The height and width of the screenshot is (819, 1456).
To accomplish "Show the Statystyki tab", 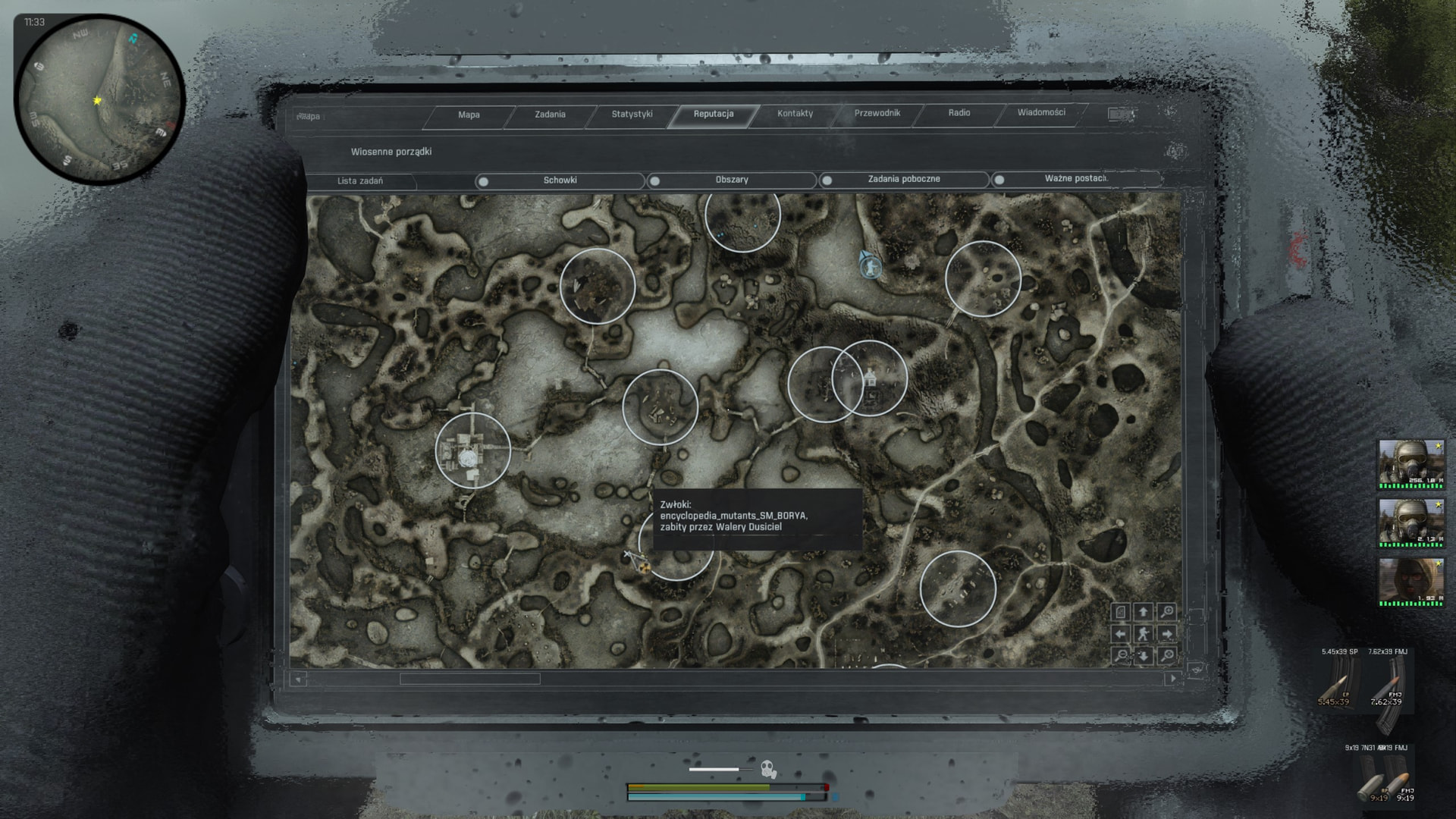I will pyautogui.click(x=632, y=115).
